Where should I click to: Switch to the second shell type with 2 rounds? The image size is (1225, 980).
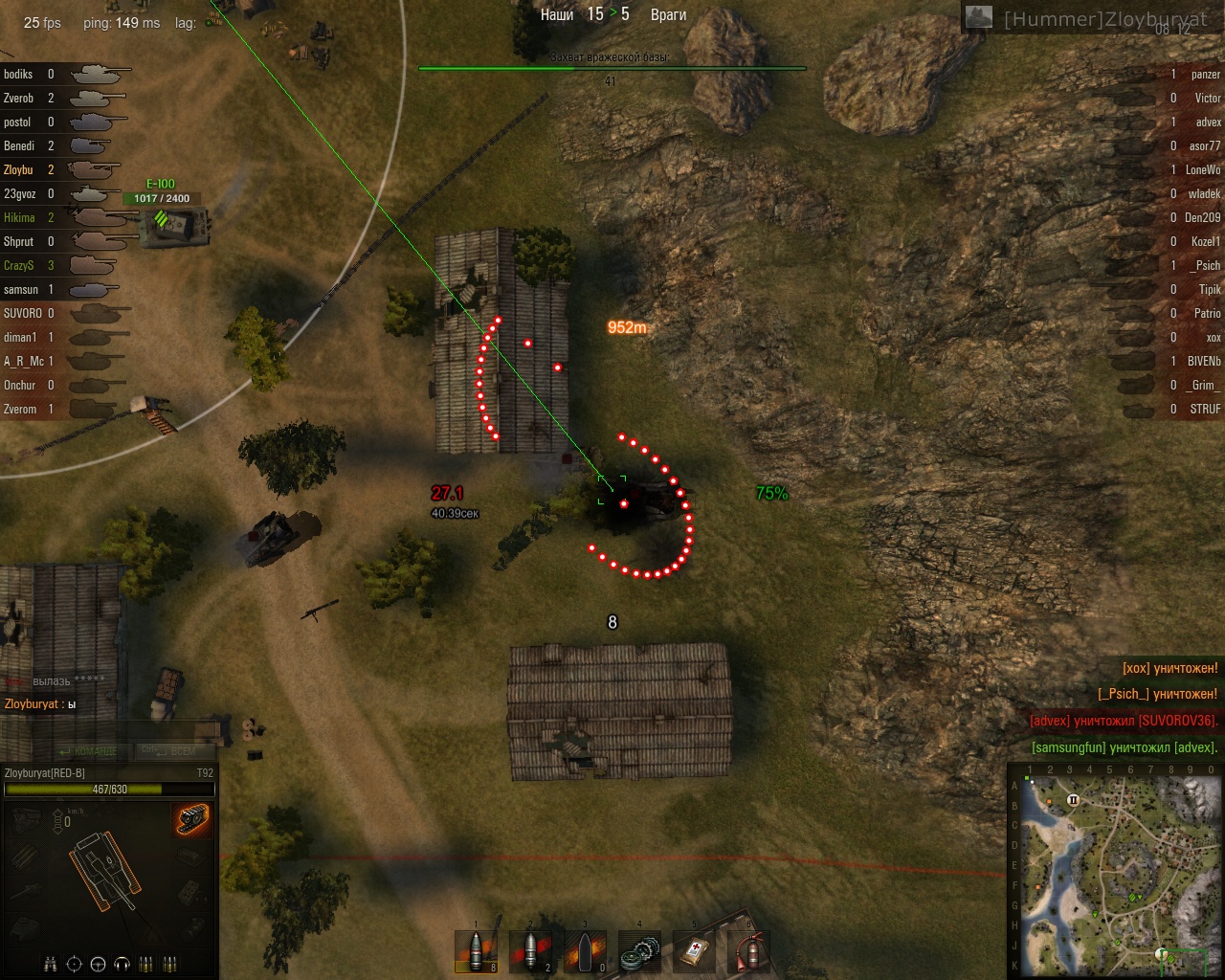[x=531, y=953]
